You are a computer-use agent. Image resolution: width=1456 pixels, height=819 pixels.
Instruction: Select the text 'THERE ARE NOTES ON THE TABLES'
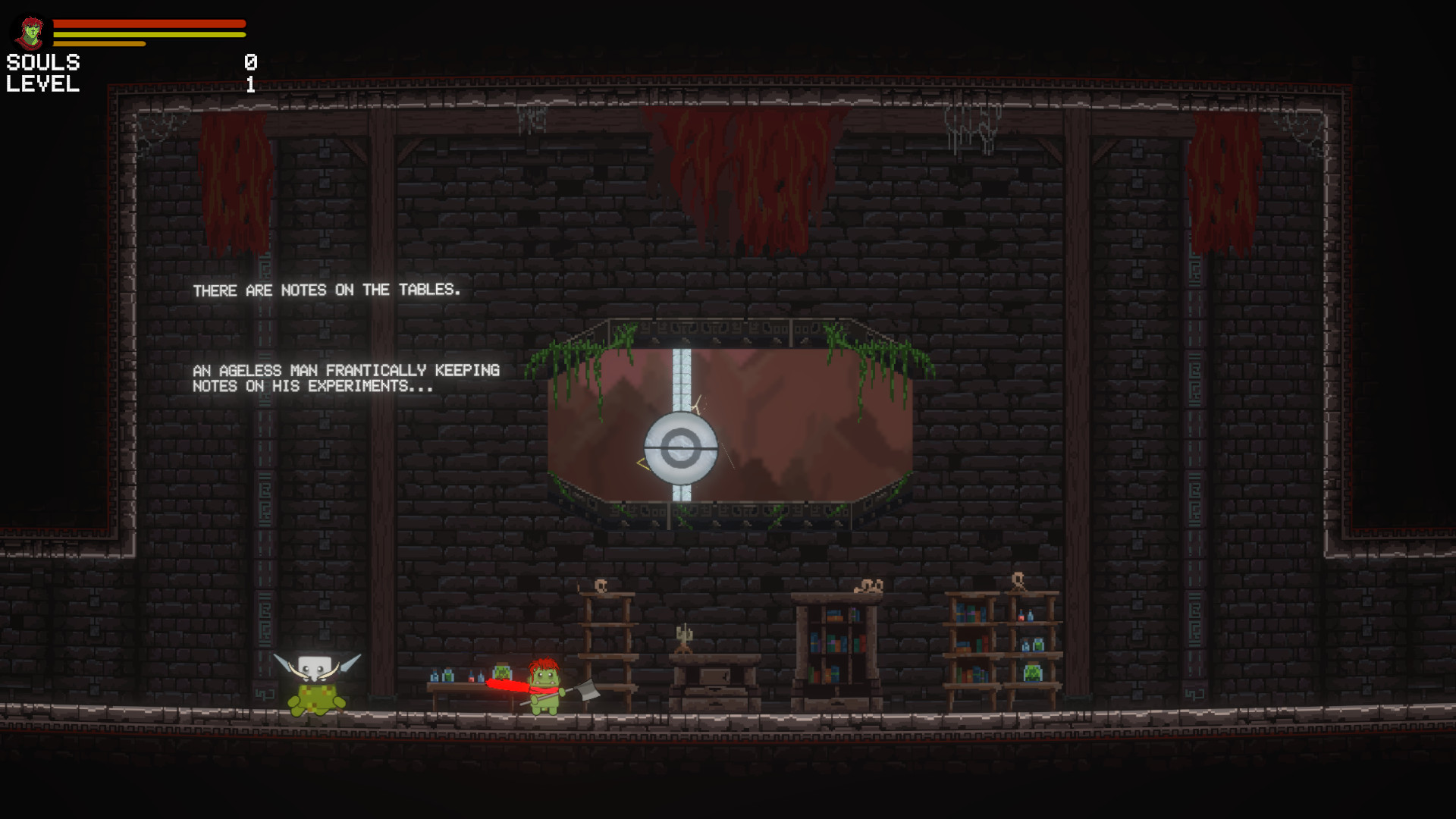(328, 290)
